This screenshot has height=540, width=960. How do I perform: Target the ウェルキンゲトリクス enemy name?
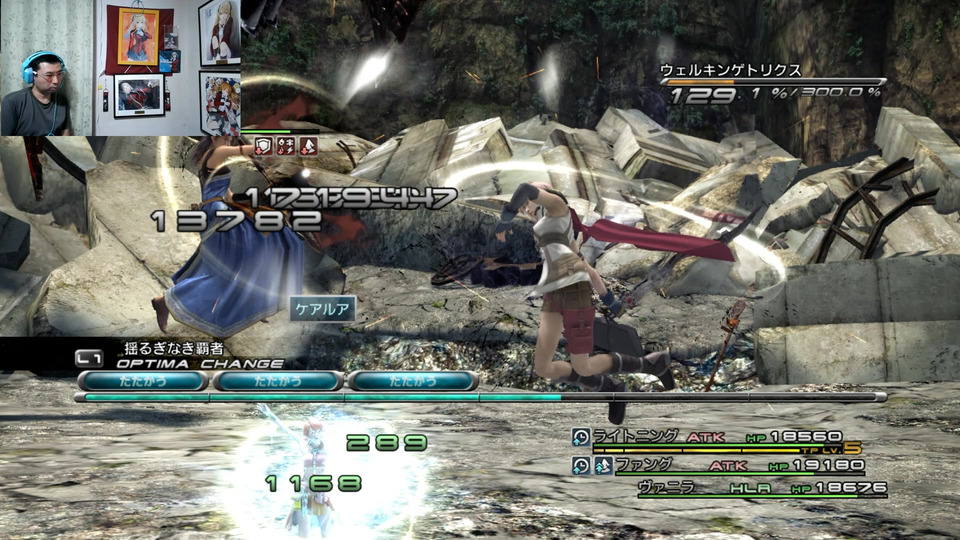(730, 71)
